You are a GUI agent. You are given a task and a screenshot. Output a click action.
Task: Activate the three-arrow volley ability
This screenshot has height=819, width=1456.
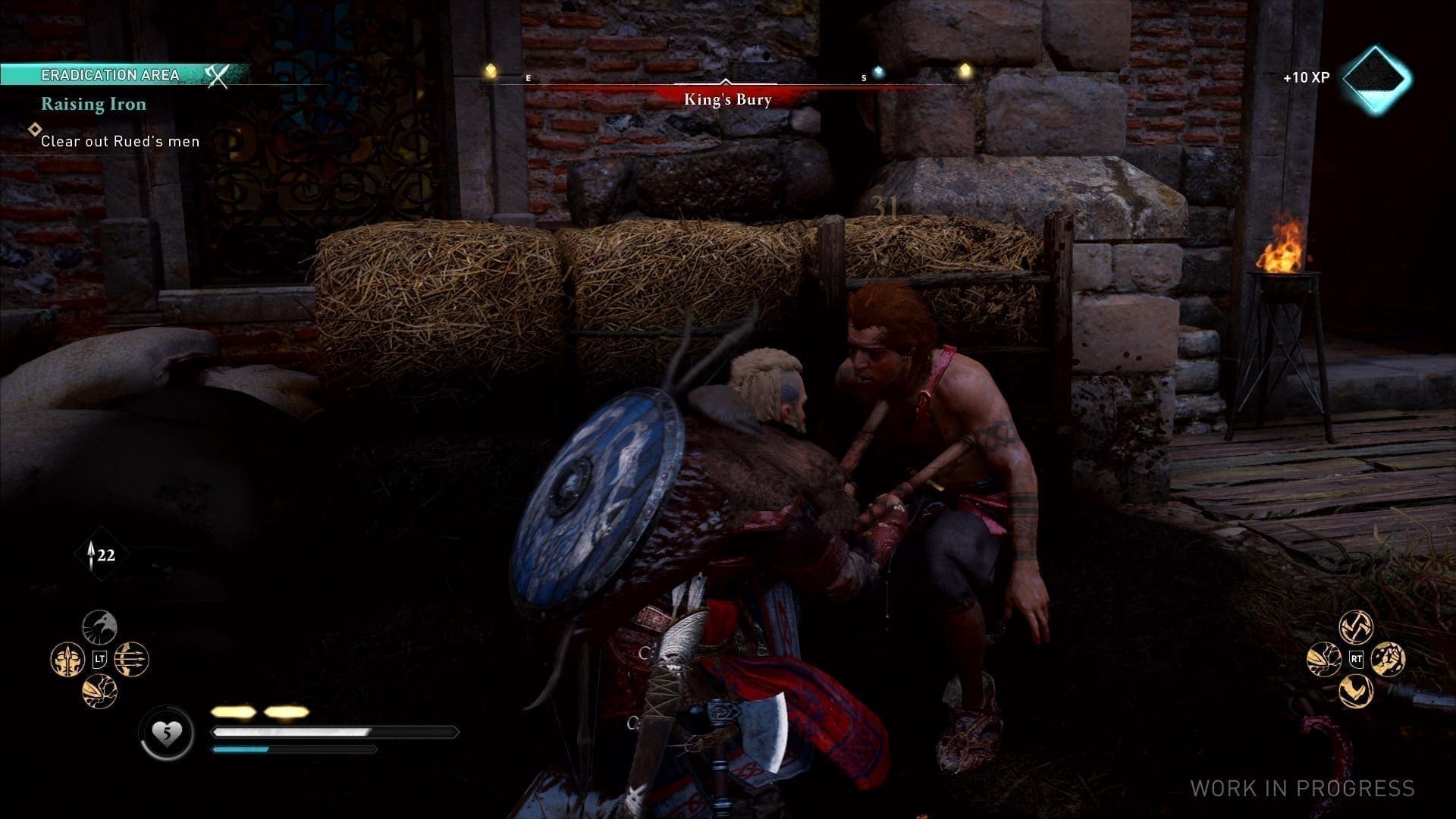[x=132, y=659]
